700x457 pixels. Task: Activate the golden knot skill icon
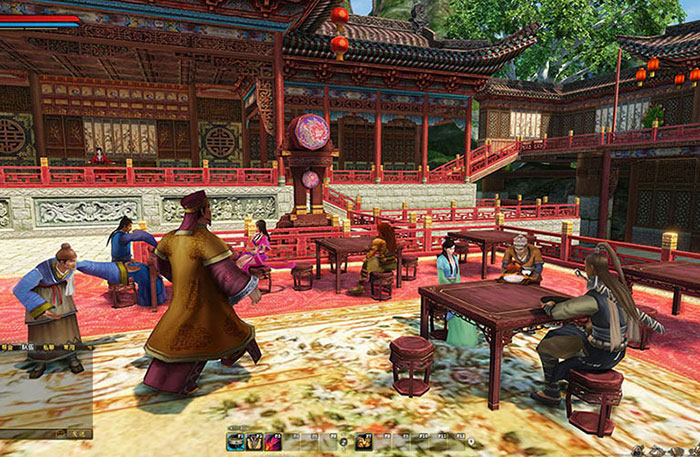tap(364, 441)
